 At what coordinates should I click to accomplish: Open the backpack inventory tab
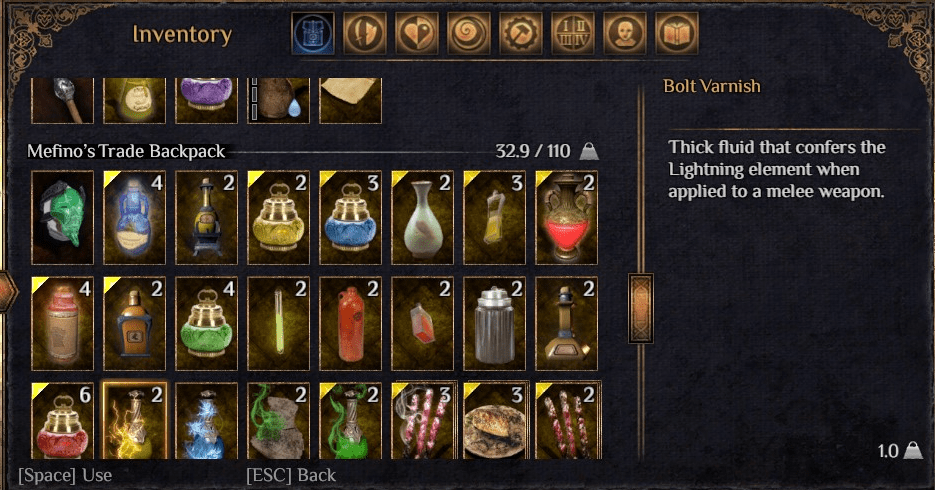[x=313, y=34]
